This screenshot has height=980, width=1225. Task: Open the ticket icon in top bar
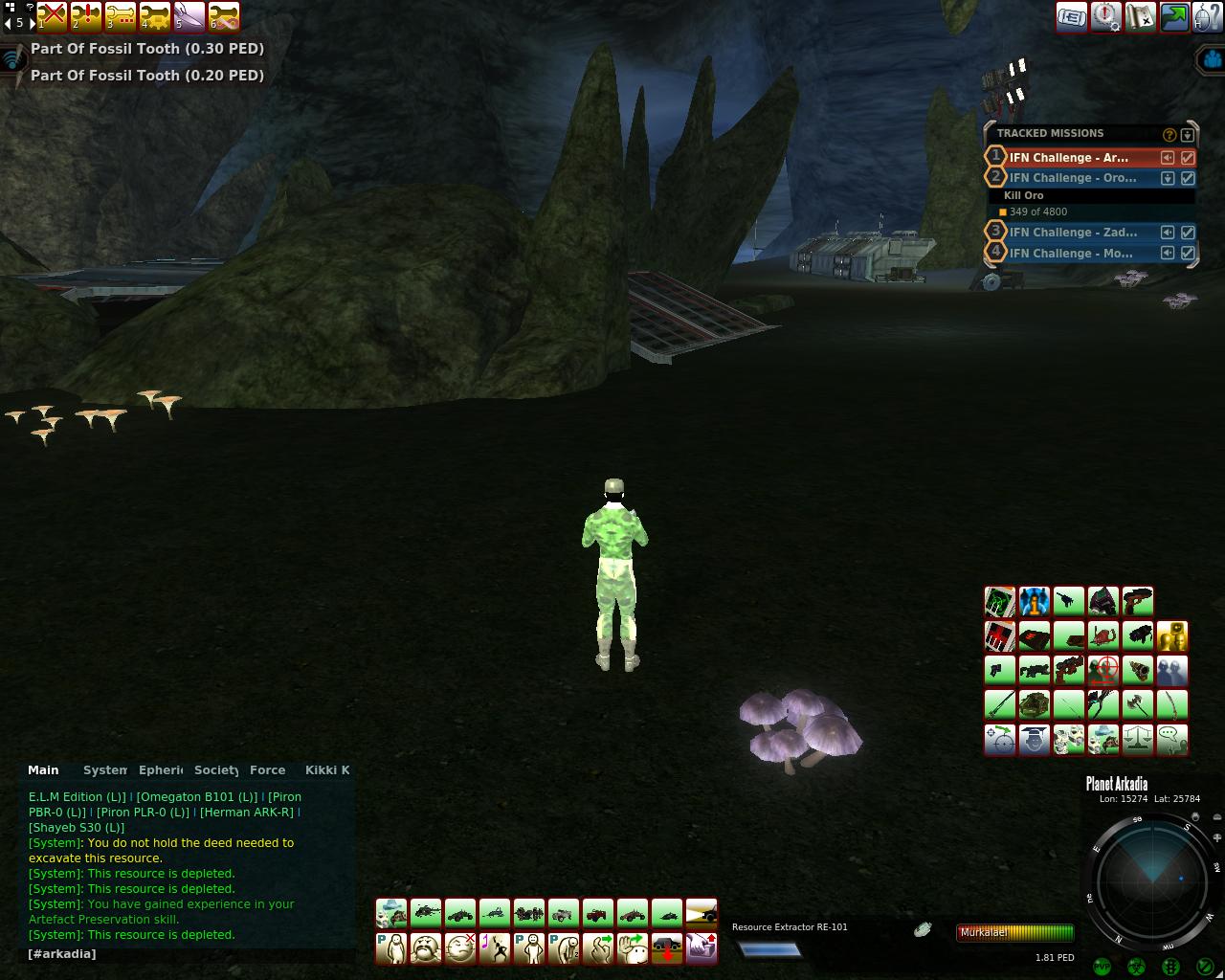pyautogui.click(x=1071, y=16)
